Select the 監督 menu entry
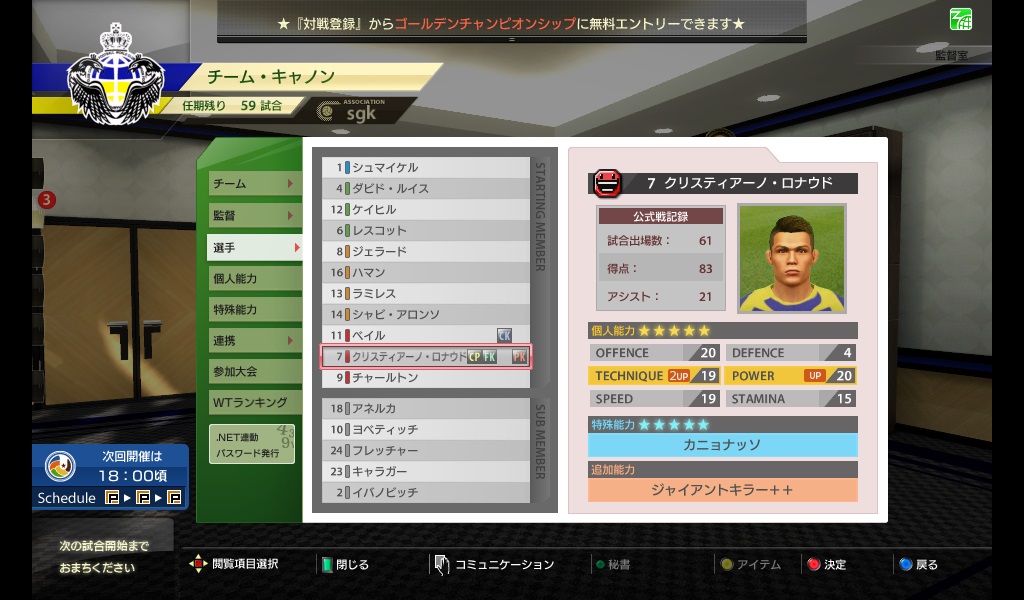Image resolution: width=1024 pixels, height=600 pixels. tap(251, 215)
